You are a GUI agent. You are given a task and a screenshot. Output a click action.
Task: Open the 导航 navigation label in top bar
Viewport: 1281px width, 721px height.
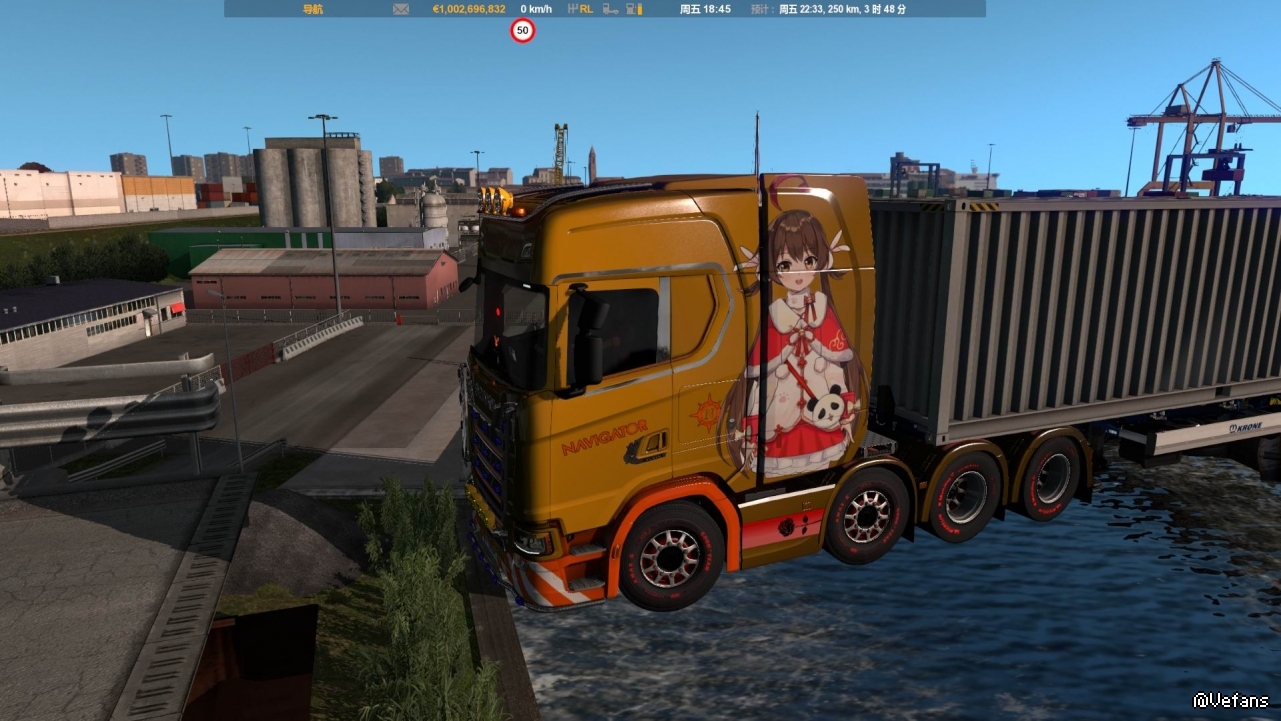(x=313, y=9)
